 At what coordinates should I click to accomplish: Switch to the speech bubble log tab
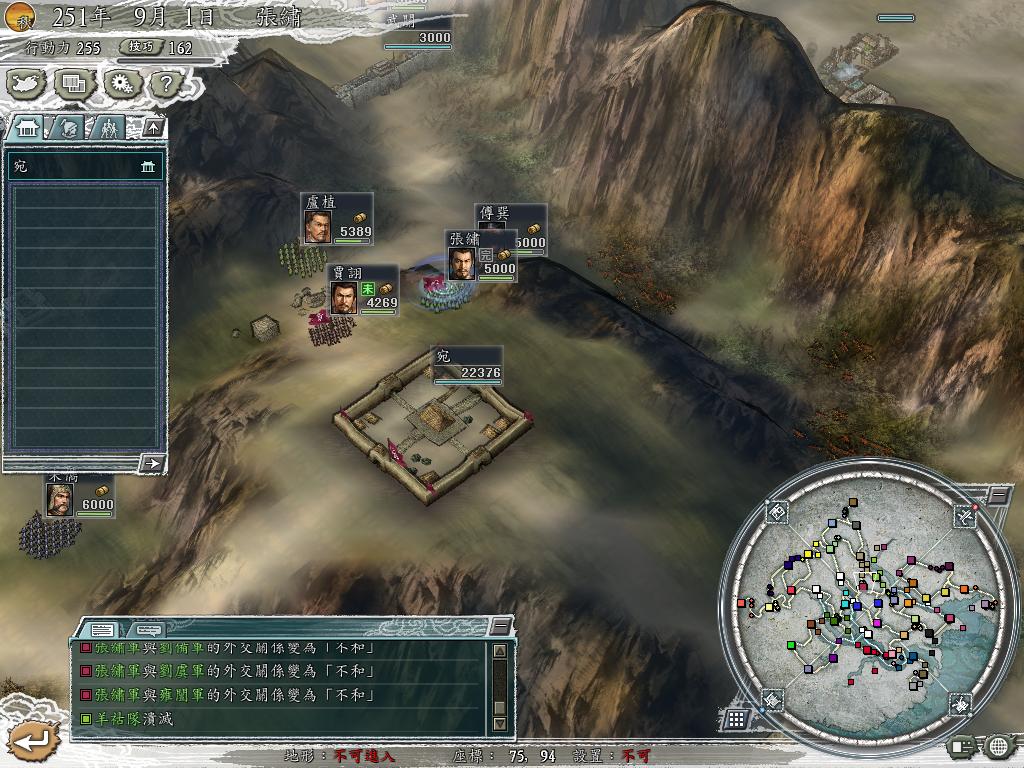pyautogui.click(x=148, y=629)
